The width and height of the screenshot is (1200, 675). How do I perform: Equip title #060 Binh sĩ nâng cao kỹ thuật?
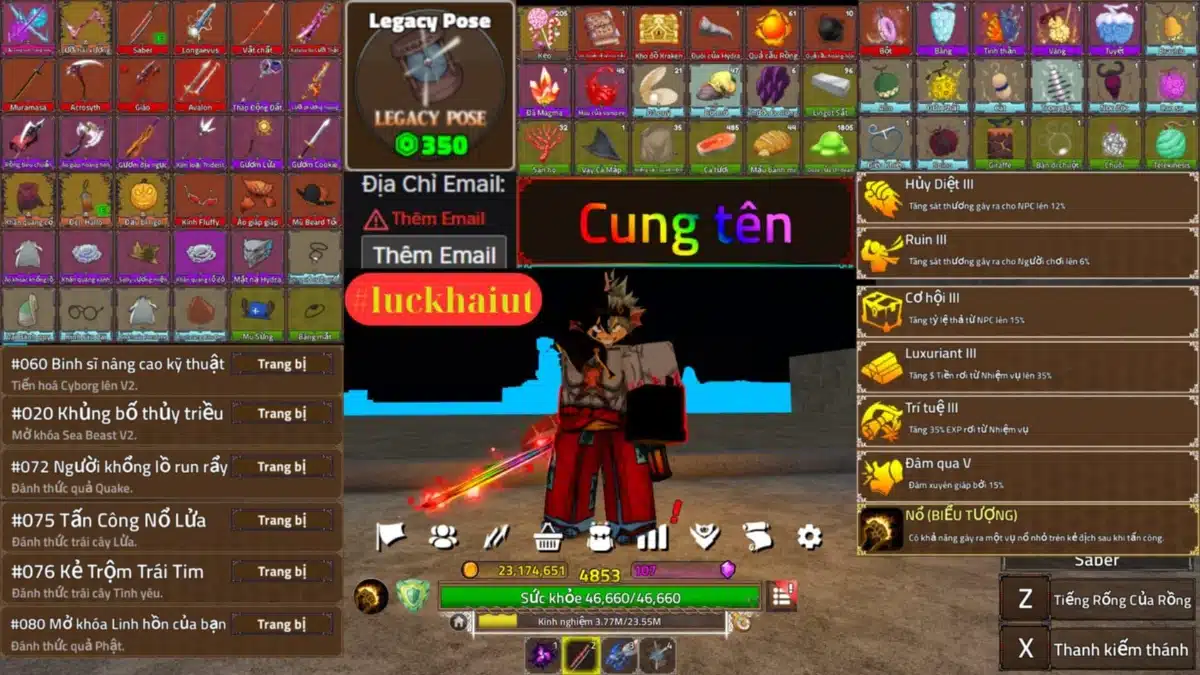pyautogui.click(x=282, y=364)
